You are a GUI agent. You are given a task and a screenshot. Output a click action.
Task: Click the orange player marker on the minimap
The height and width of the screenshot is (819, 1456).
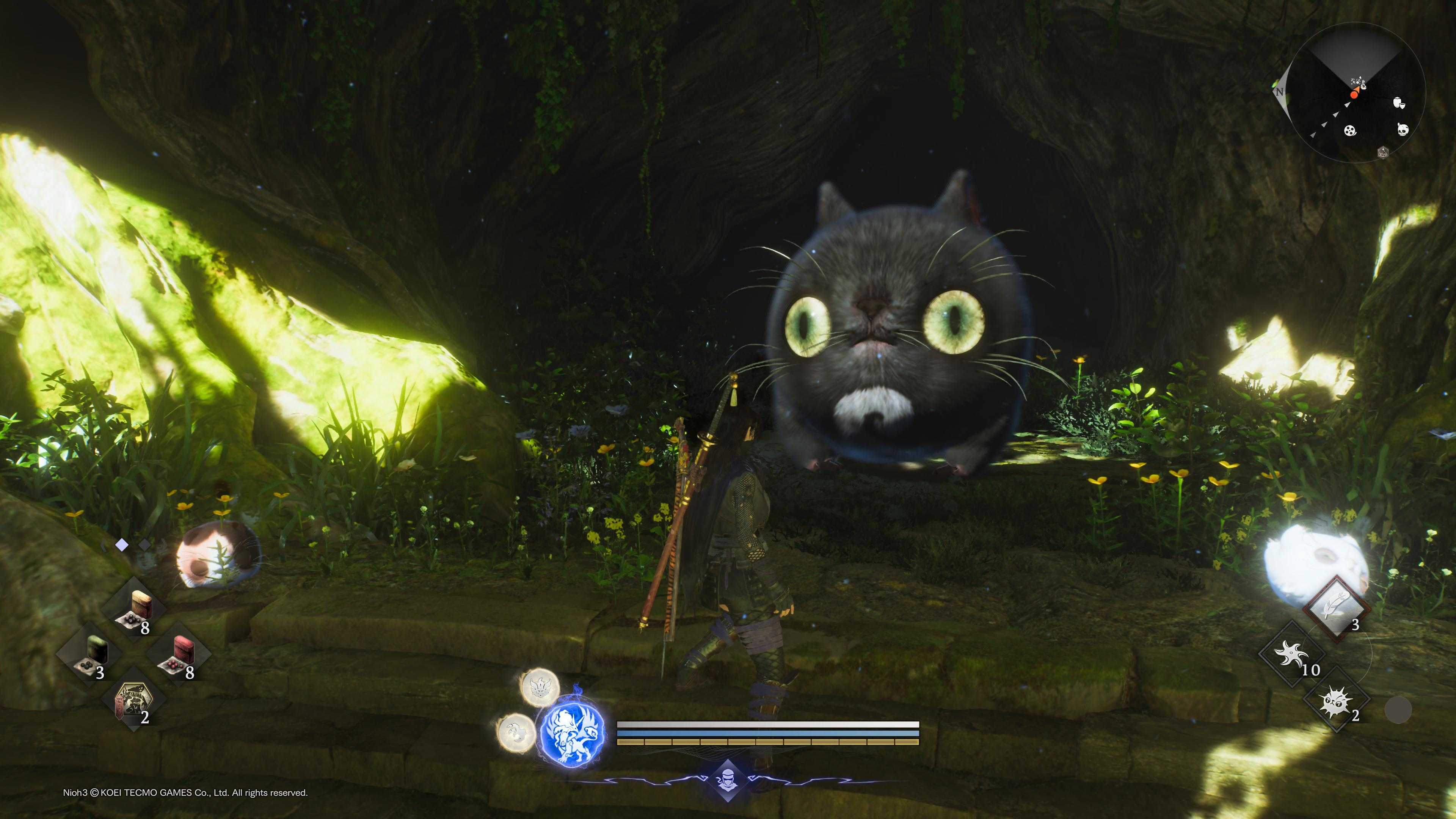[1354, 96]
